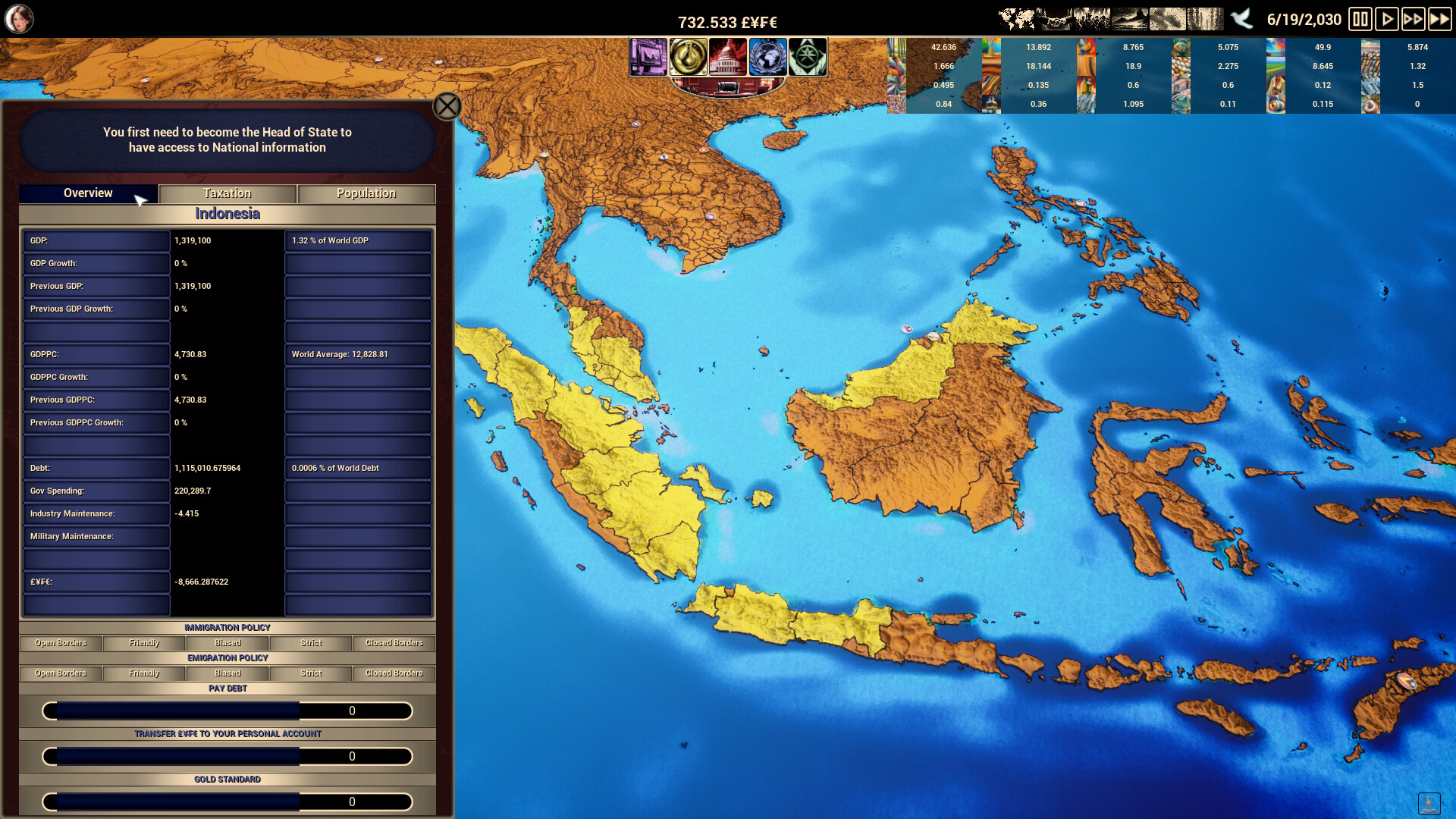Viewport: 1456px width, 819px height.
Task: Pause the simulation
Action: pos(1360,20)
